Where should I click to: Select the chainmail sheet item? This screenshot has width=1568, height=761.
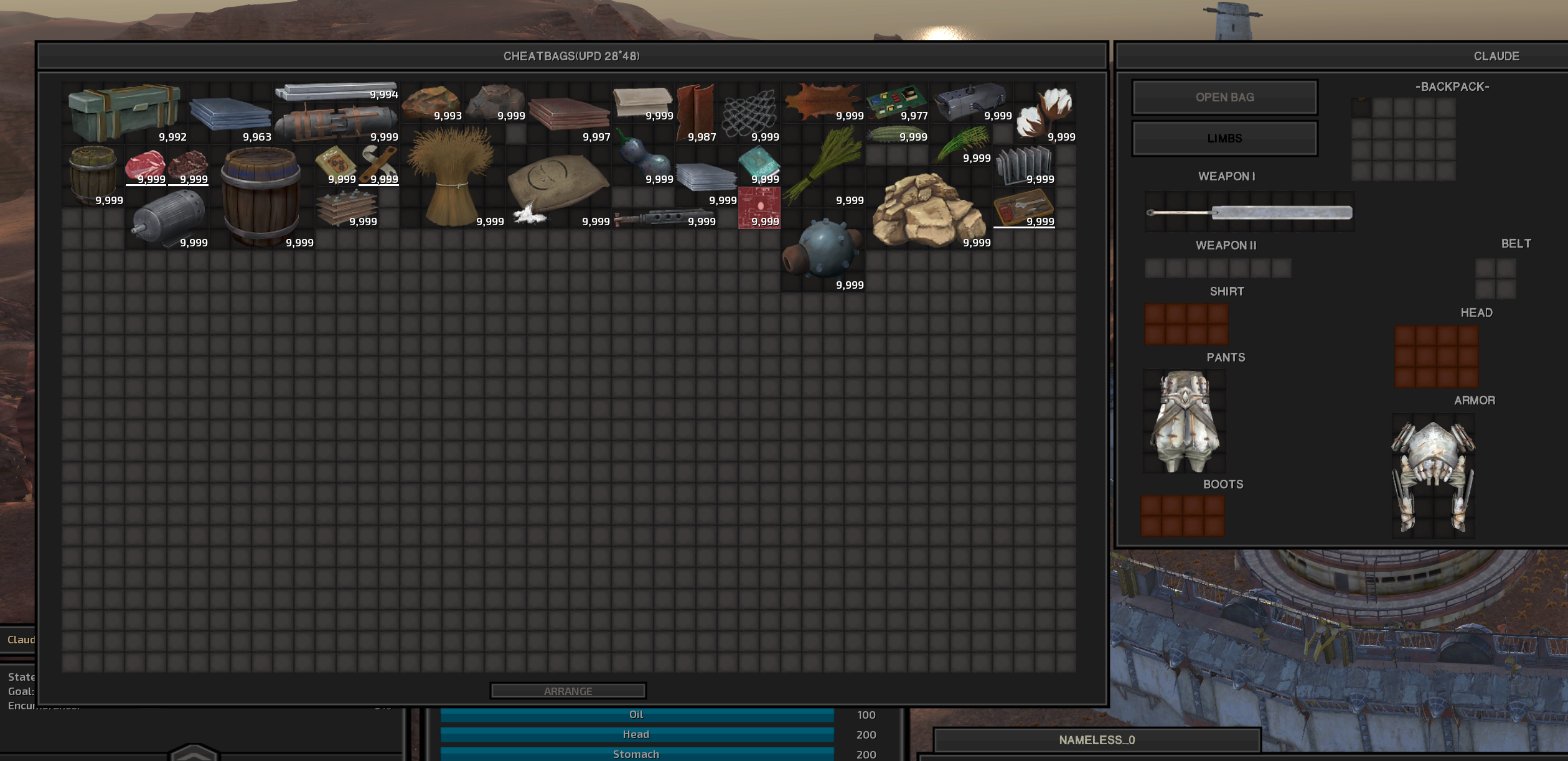pos(749,113)
